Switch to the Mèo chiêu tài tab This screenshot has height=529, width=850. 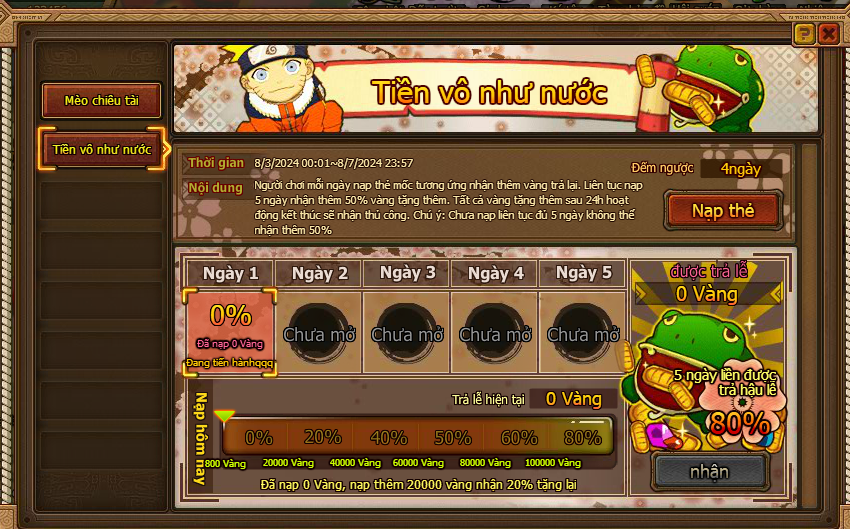[x=101, y=100]
